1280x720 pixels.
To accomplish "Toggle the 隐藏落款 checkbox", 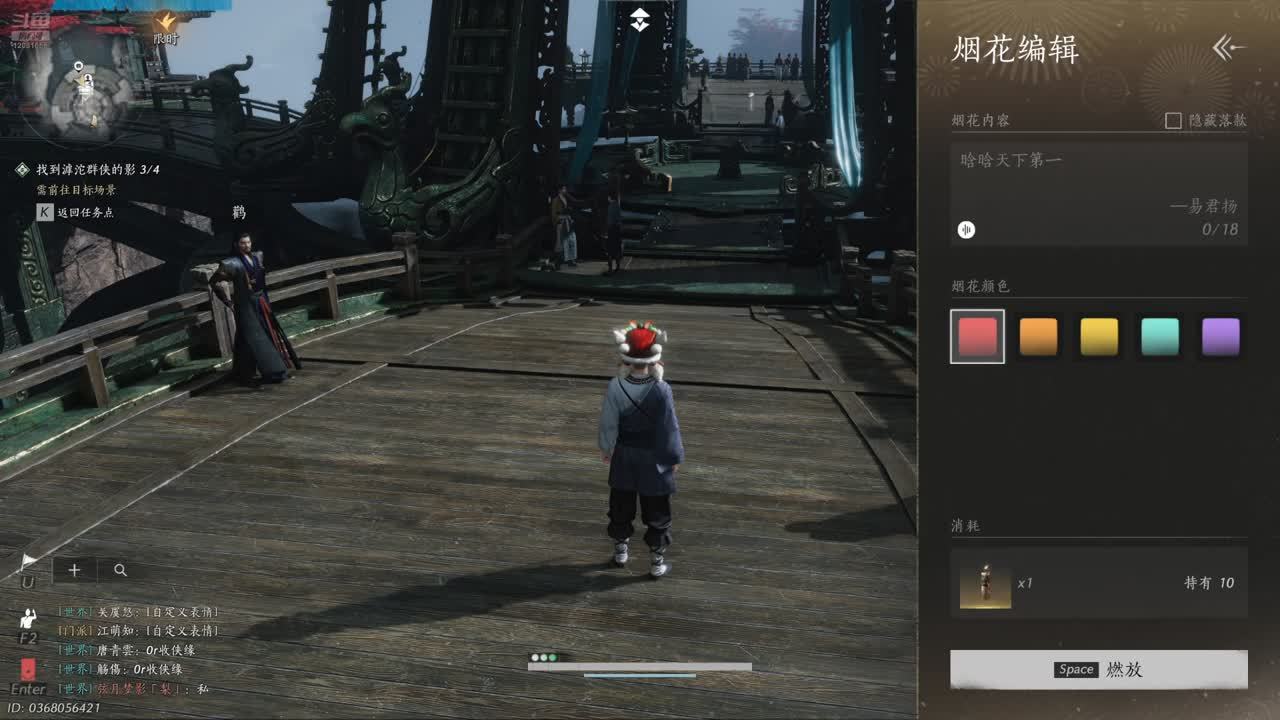I will (x=1174, y=120).
